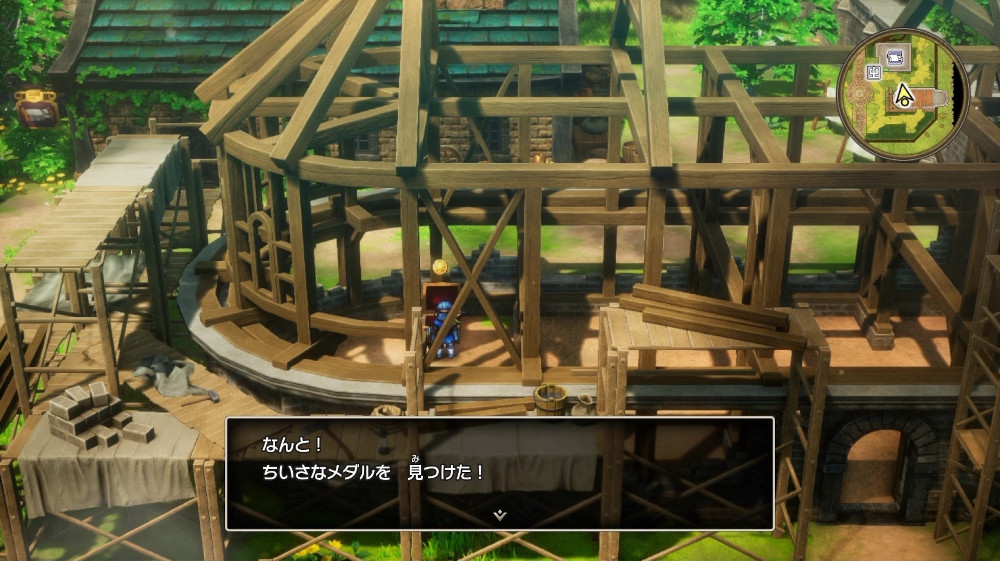Click the yellow player arrow on the minimap

click(x=903, y=96)
